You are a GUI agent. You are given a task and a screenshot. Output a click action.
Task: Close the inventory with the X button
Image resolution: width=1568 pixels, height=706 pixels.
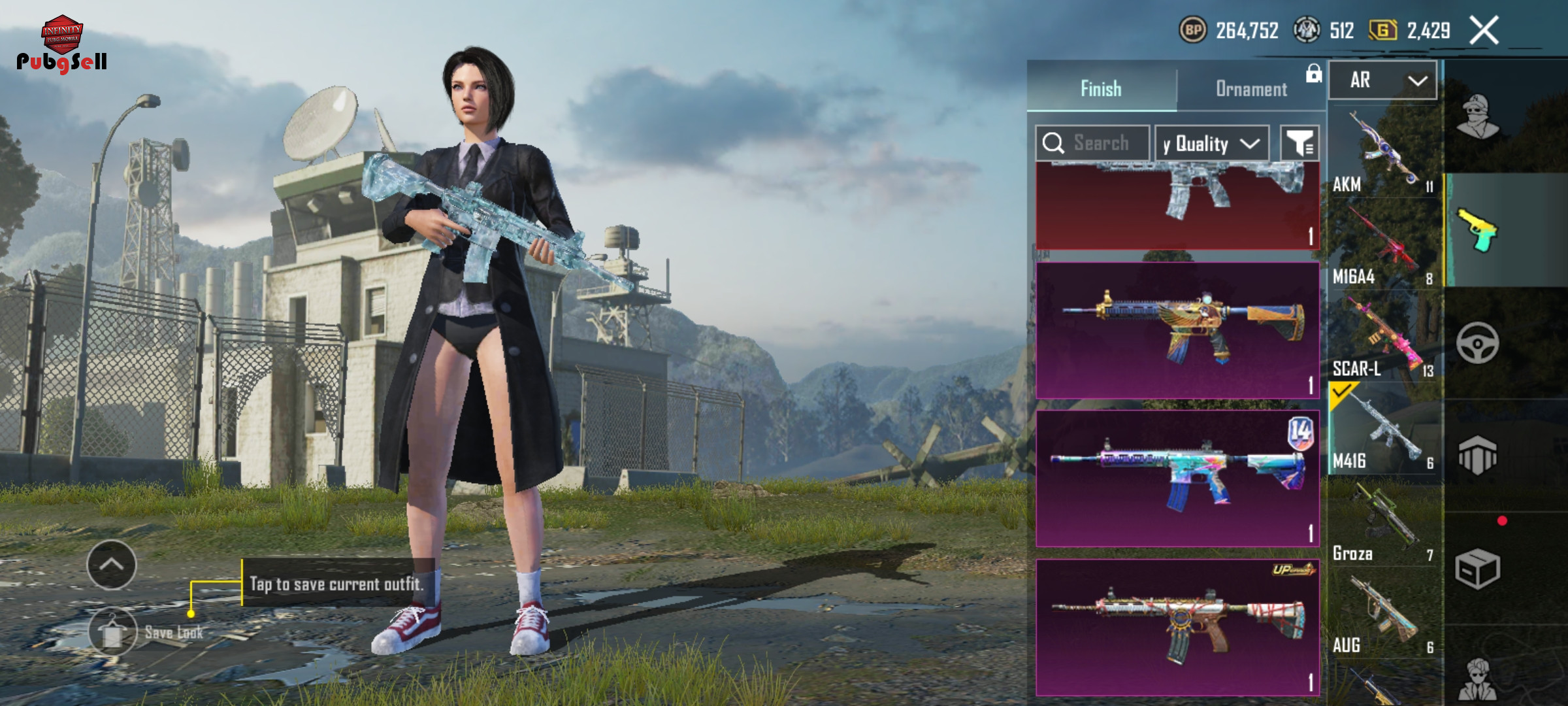[1484, 31]
